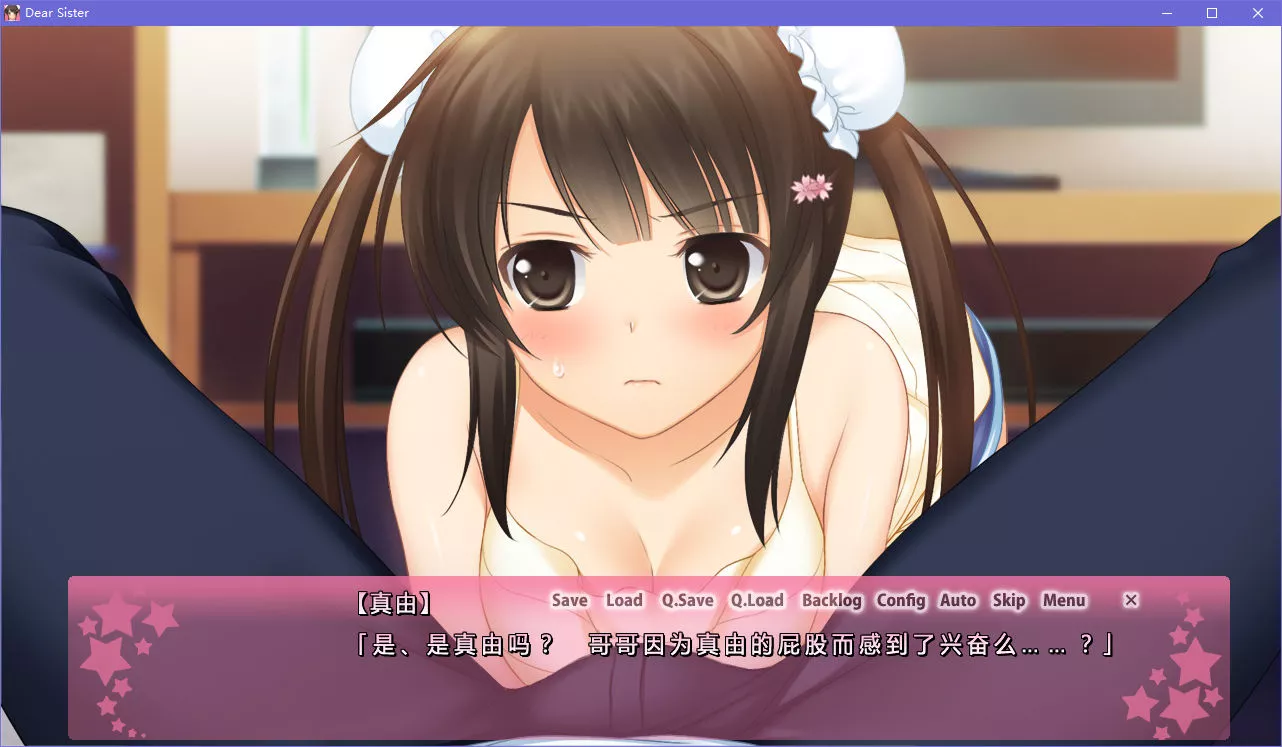This screenshot has width=1282, height=747.
Task: Open the game Menu
Action: [1064, 600]
